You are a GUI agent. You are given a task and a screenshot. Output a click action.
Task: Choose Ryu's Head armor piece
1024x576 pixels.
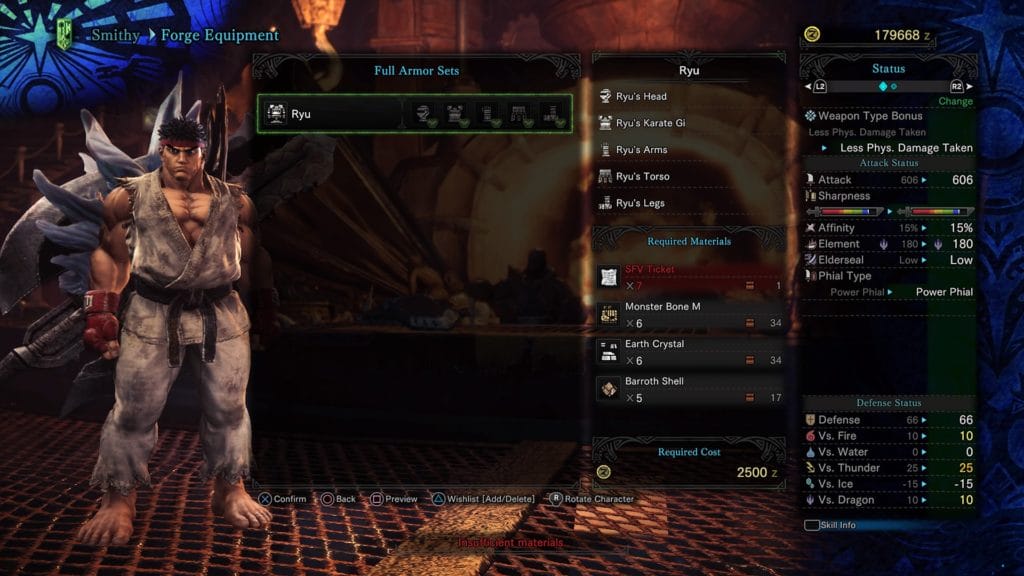688,96
